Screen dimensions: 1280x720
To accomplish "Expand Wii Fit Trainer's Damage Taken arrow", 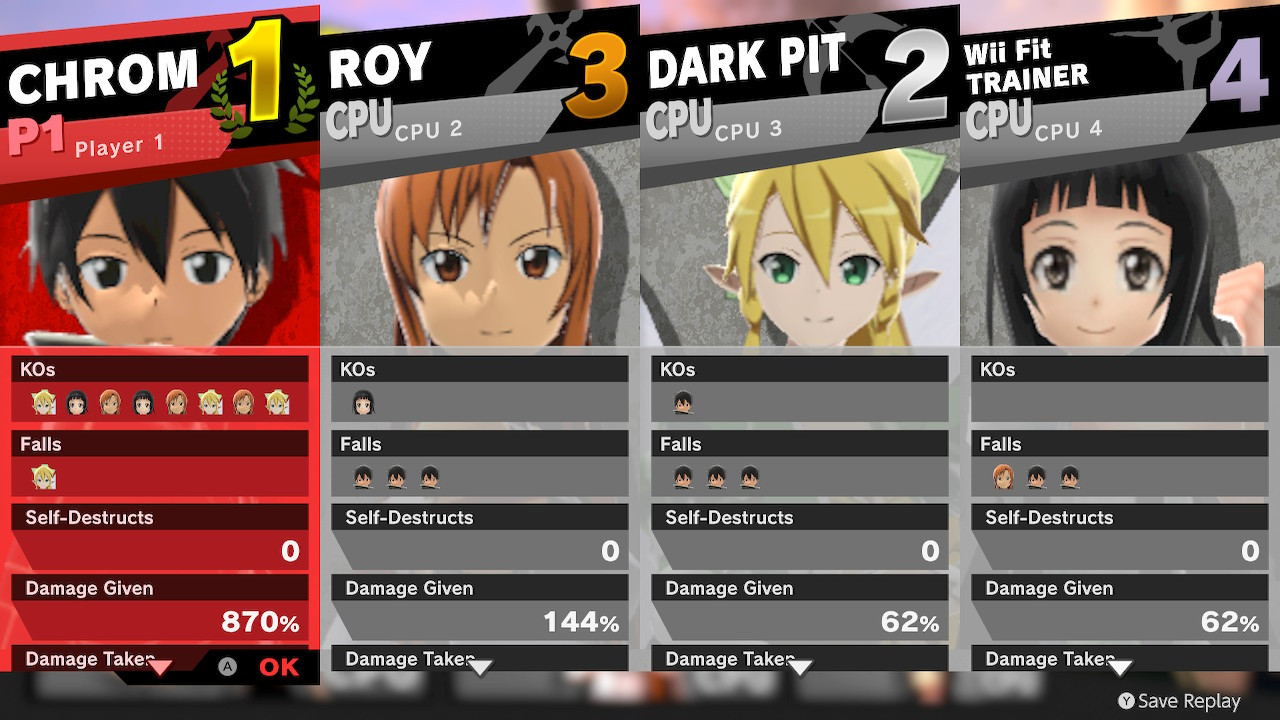I will click(x=1120, y=666).
